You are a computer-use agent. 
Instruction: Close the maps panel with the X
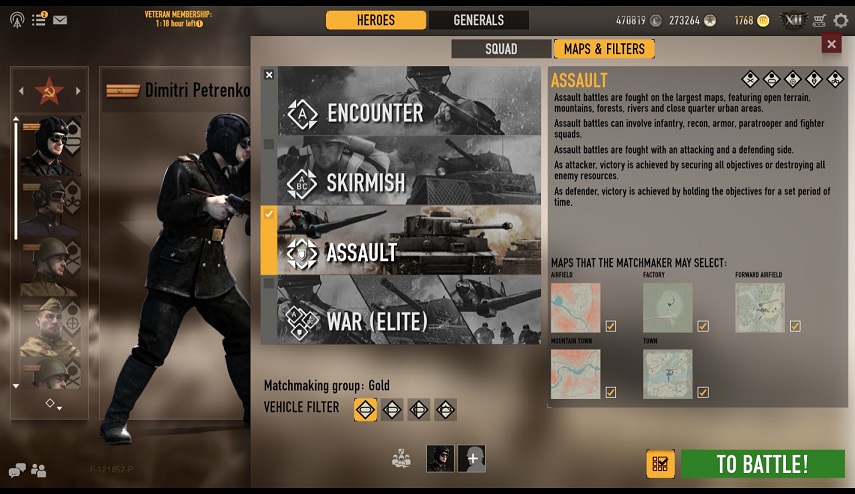pos(831,43)
